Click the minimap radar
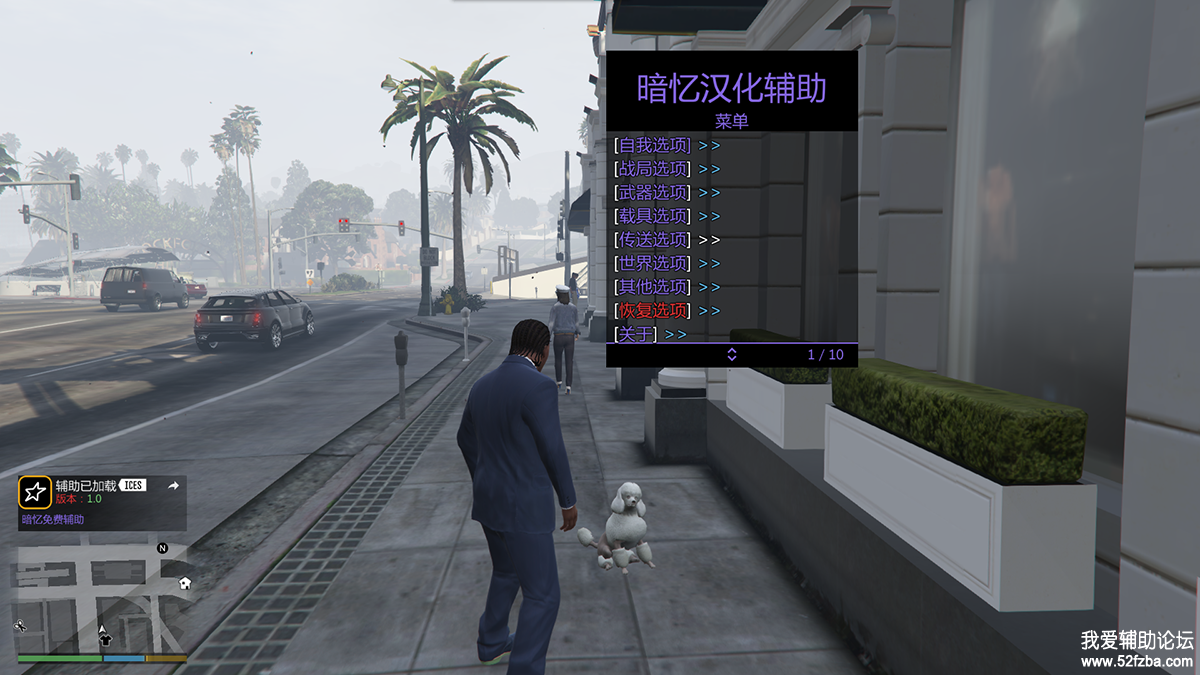 pos(102,598)
